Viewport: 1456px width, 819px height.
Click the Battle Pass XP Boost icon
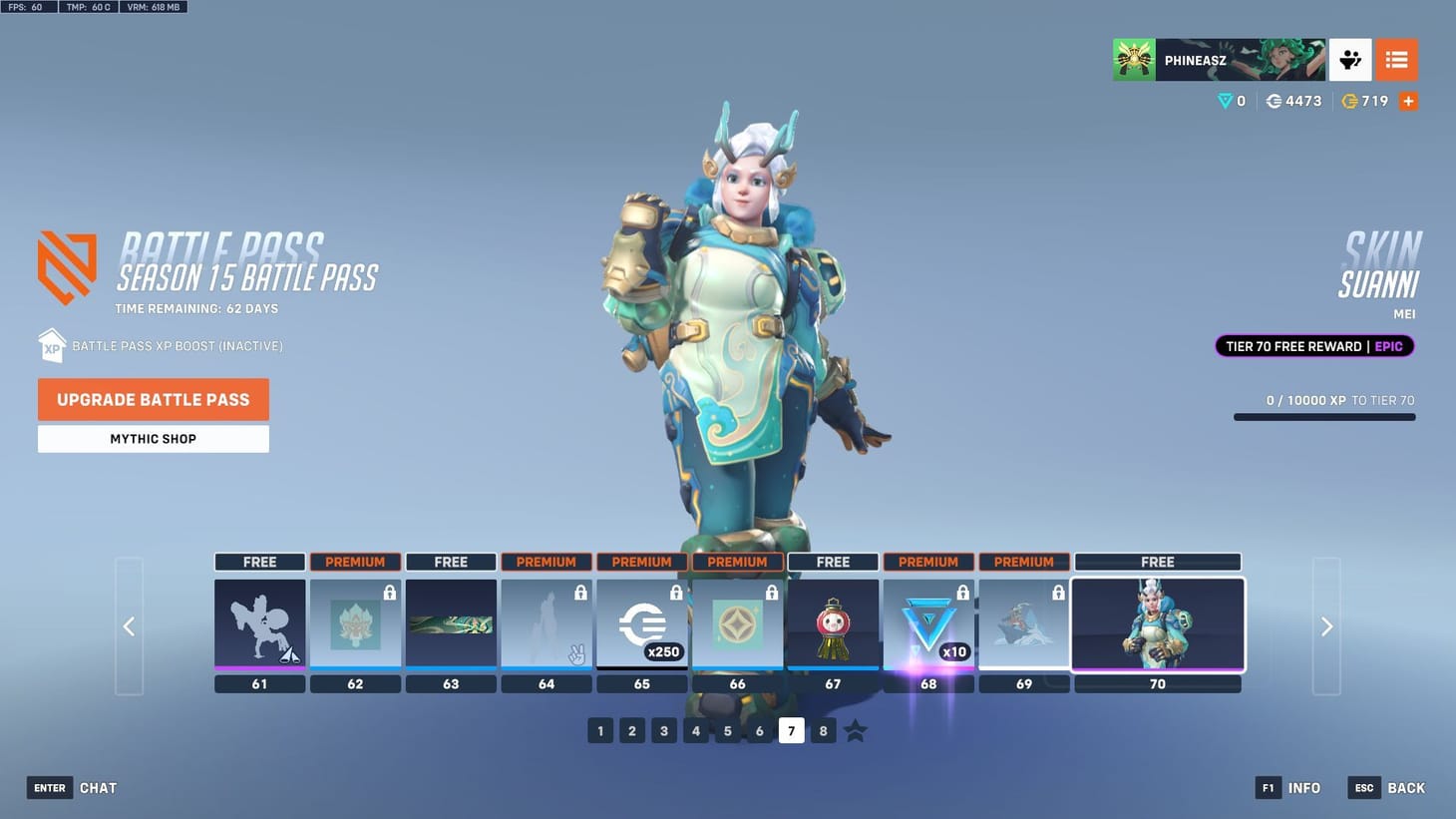click(x=51, y=345)
